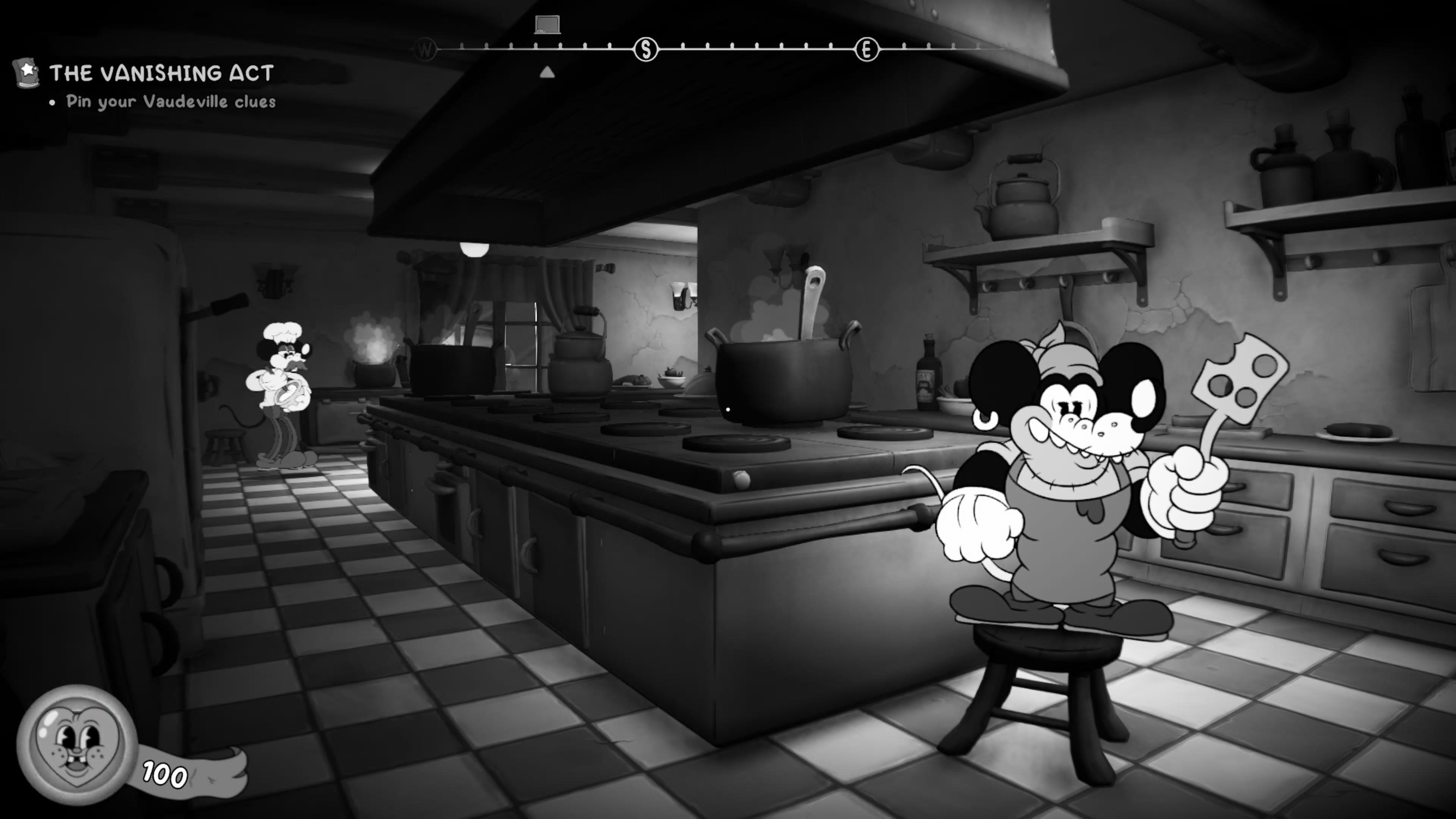Screen dimensions: 1456x819
Task: Select The Vanishing Act quest title
Action: [x=162, y=73]
